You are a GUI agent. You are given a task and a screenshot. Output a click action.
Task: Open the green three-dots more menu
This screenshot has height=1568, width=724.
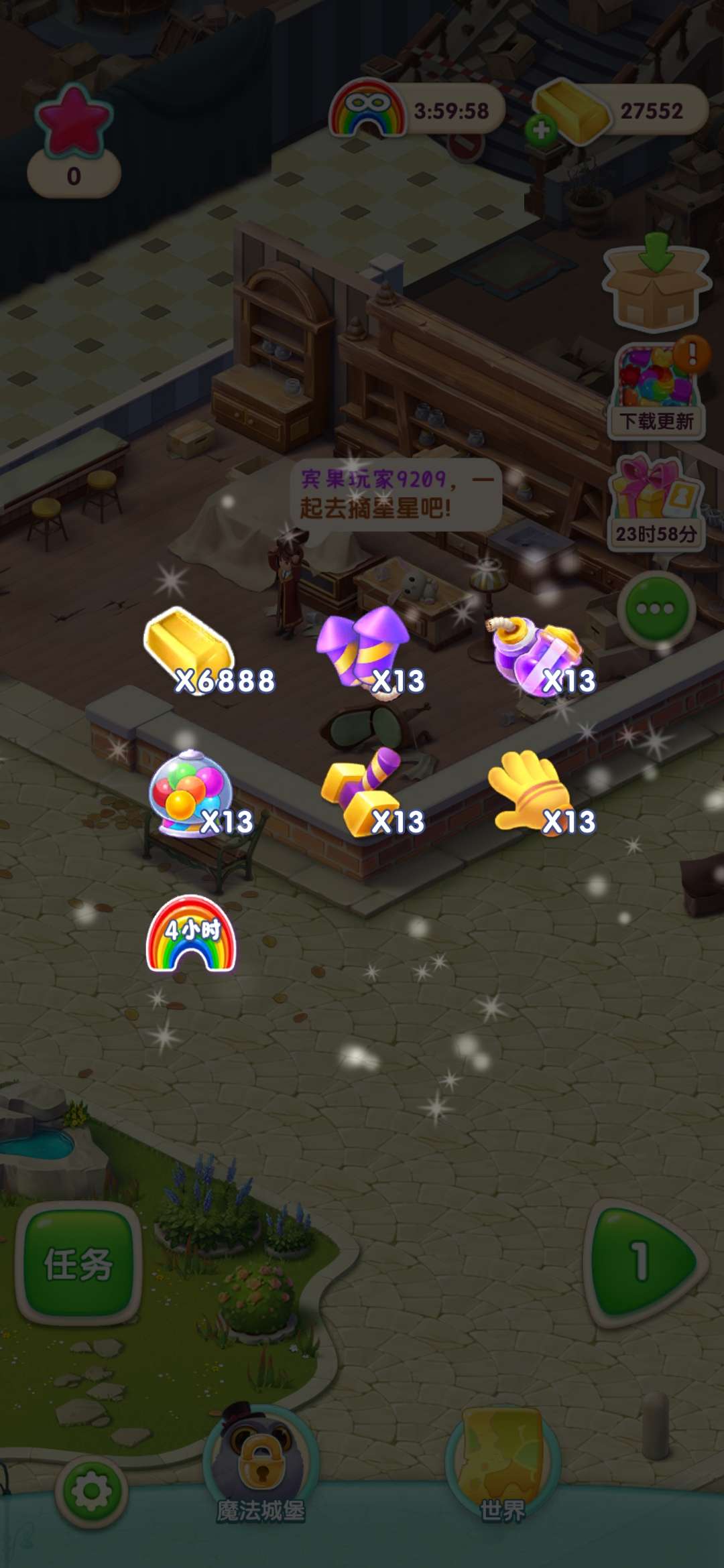click(656, 608)
